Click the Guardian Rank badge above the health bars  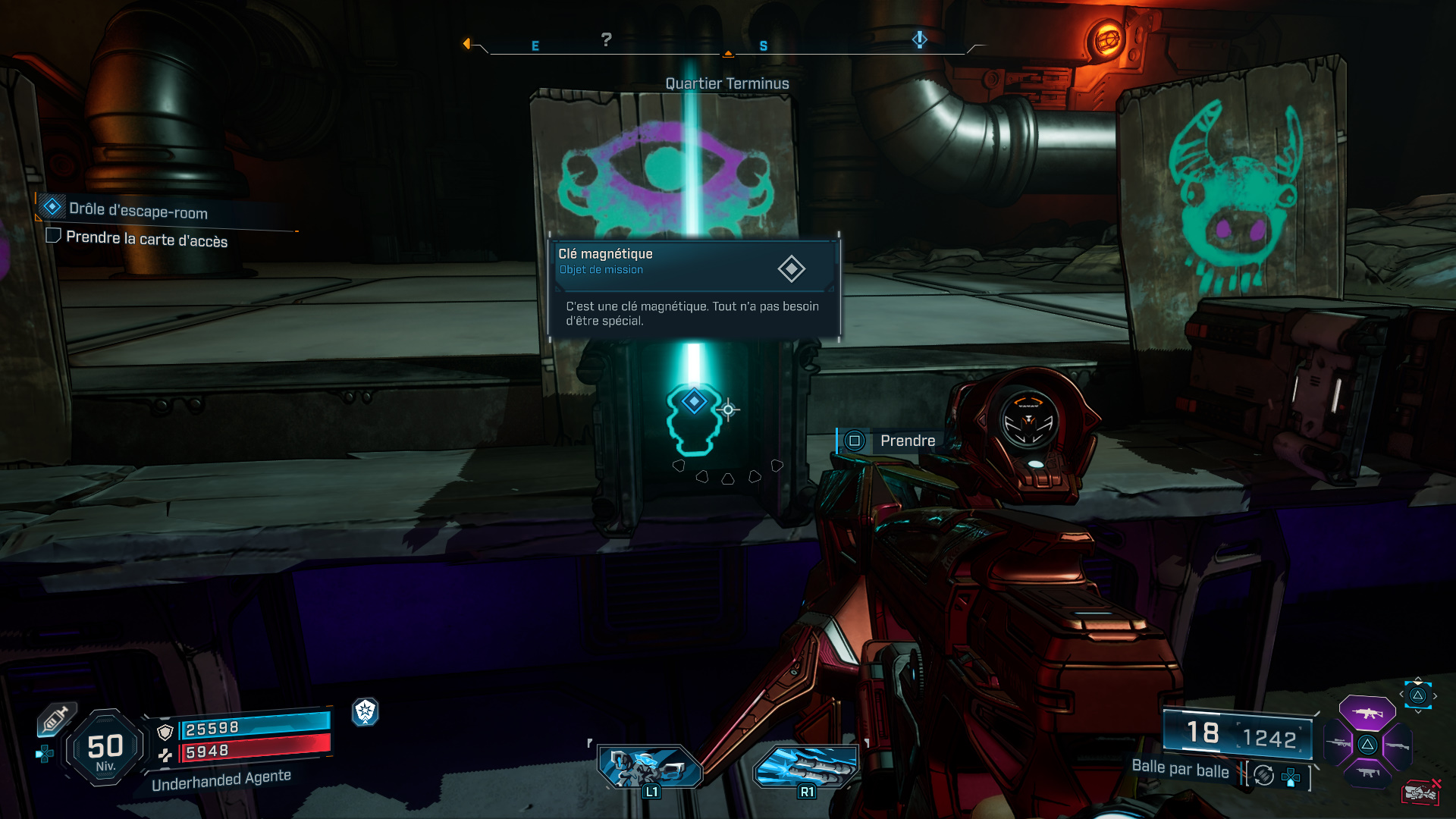366,712
